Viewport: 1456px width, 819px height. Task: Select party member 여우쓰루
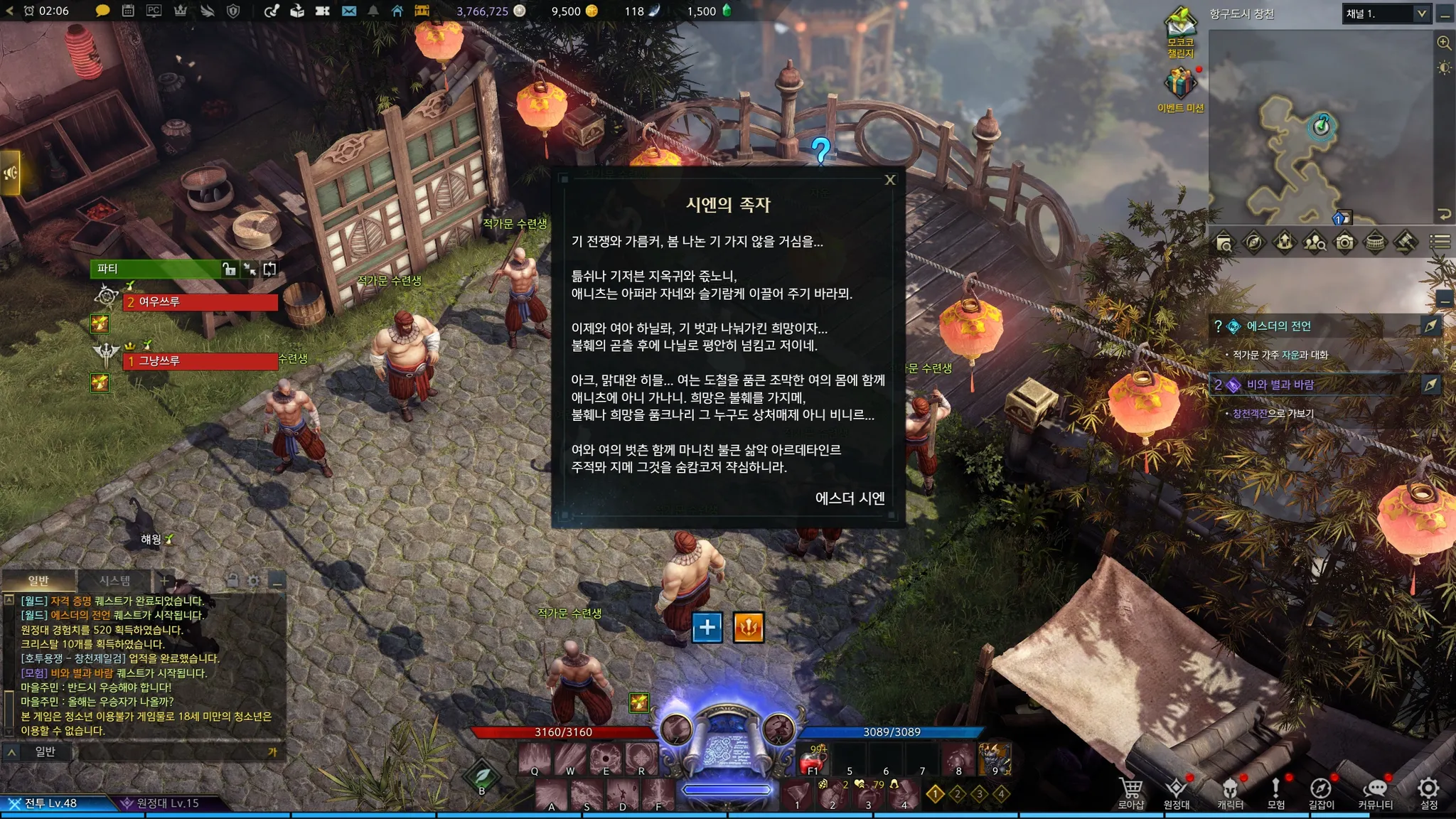tap(201, 302)
